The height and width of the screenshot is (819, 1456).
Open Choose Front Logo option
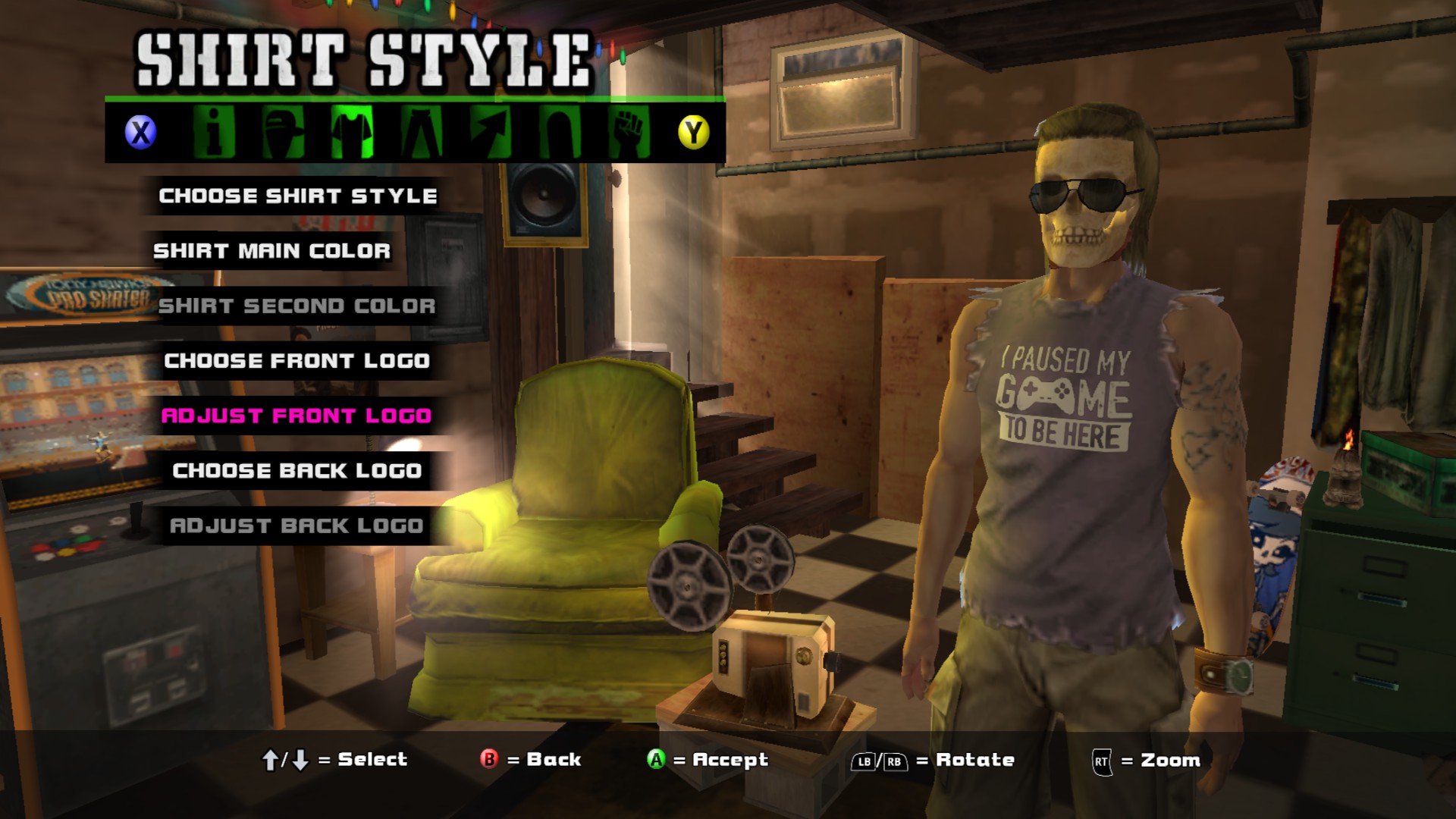(x=297, y=361)
